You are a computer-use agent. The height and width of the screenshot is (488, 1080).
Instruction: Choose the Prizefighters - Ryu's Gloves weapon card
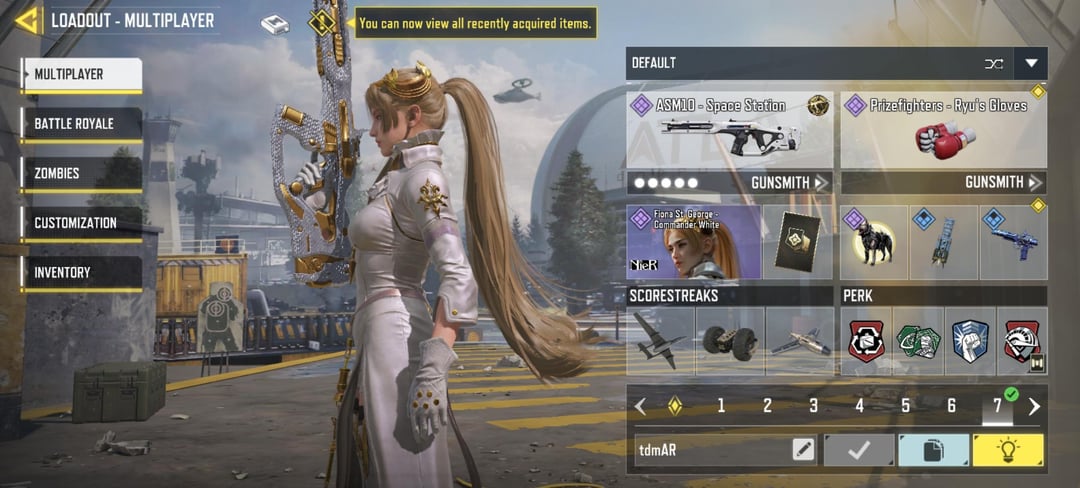tap(943, 130)
